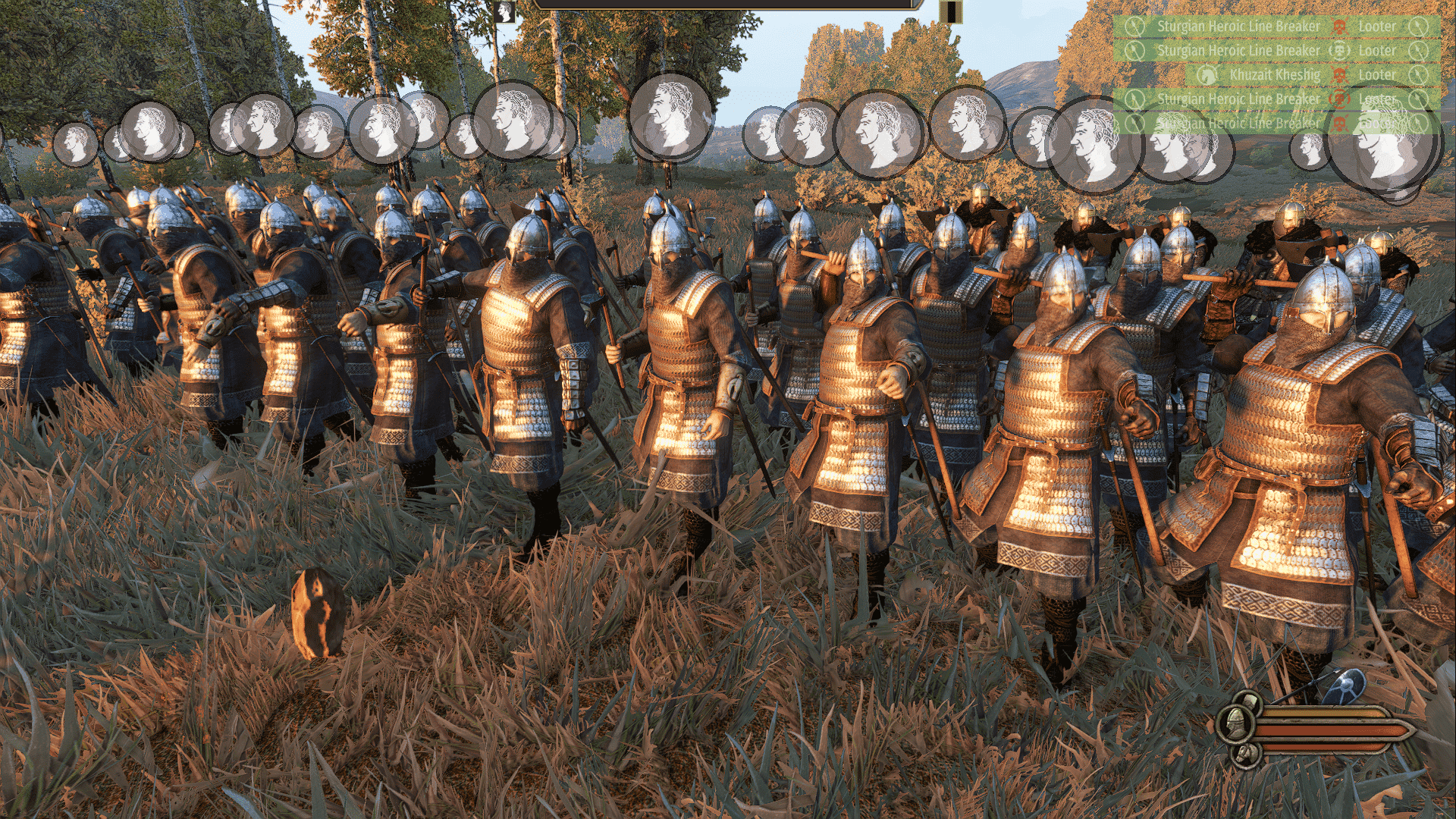
Task: Select the crossed-swords weapon icon next to Sturgian Heroic Line Breaker
Action: point(1134,27)
